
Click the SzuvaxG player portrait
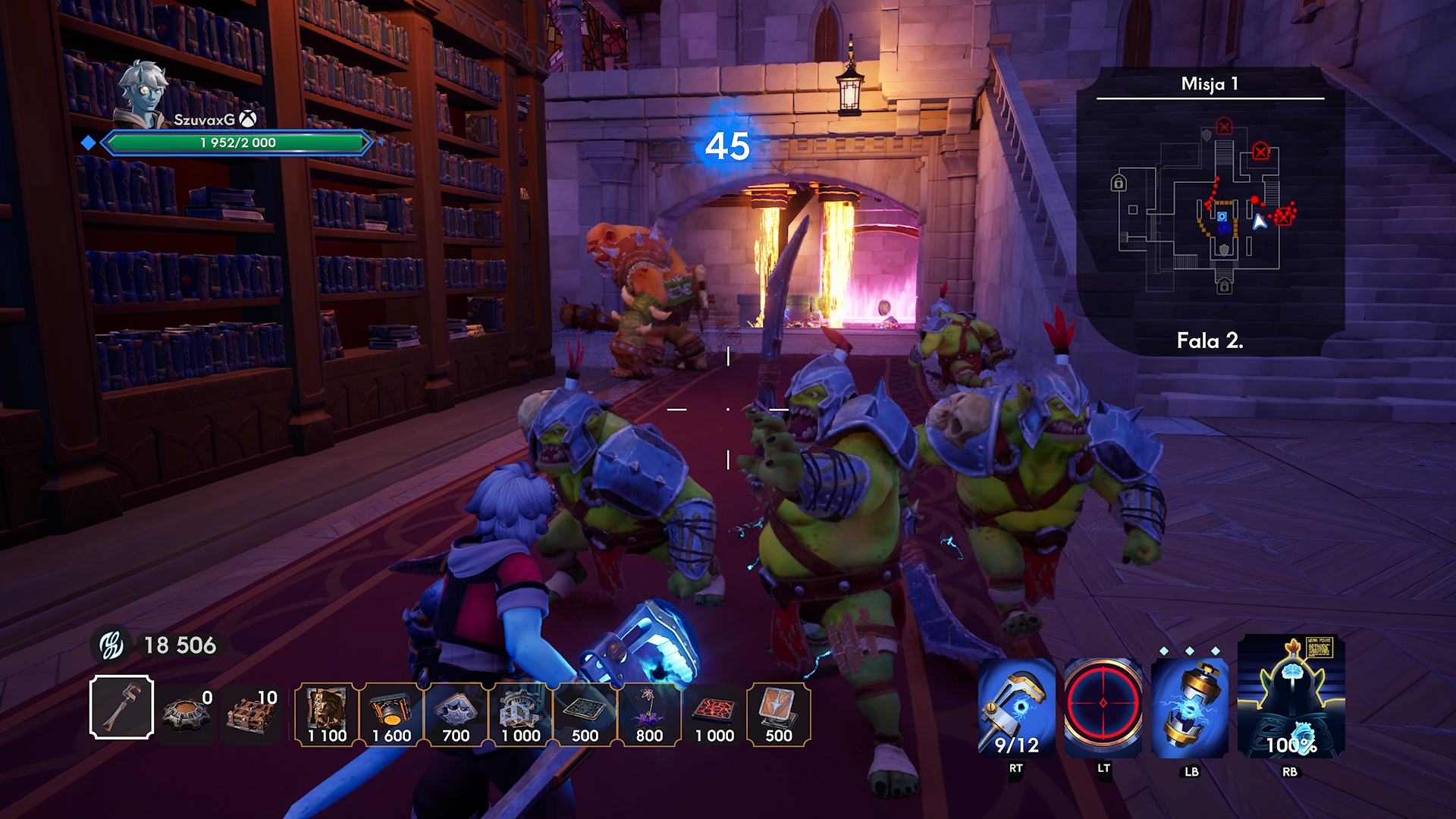[x=144, y=95]
